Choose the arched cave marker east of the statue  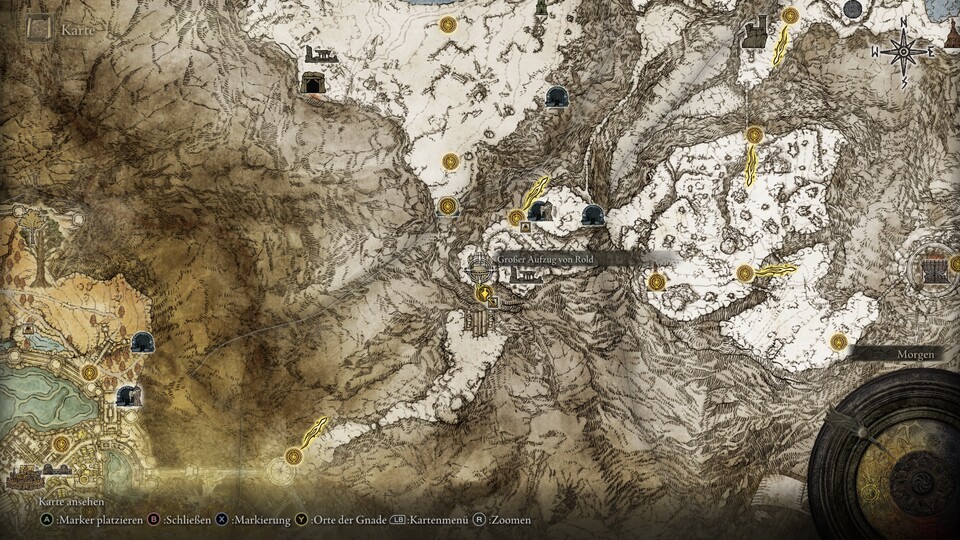(593, 214)
